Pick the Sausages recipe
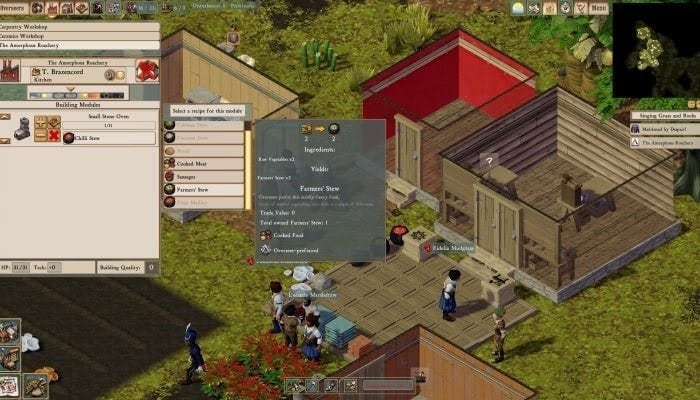The image size is (700, 400). tap(203, 176)
